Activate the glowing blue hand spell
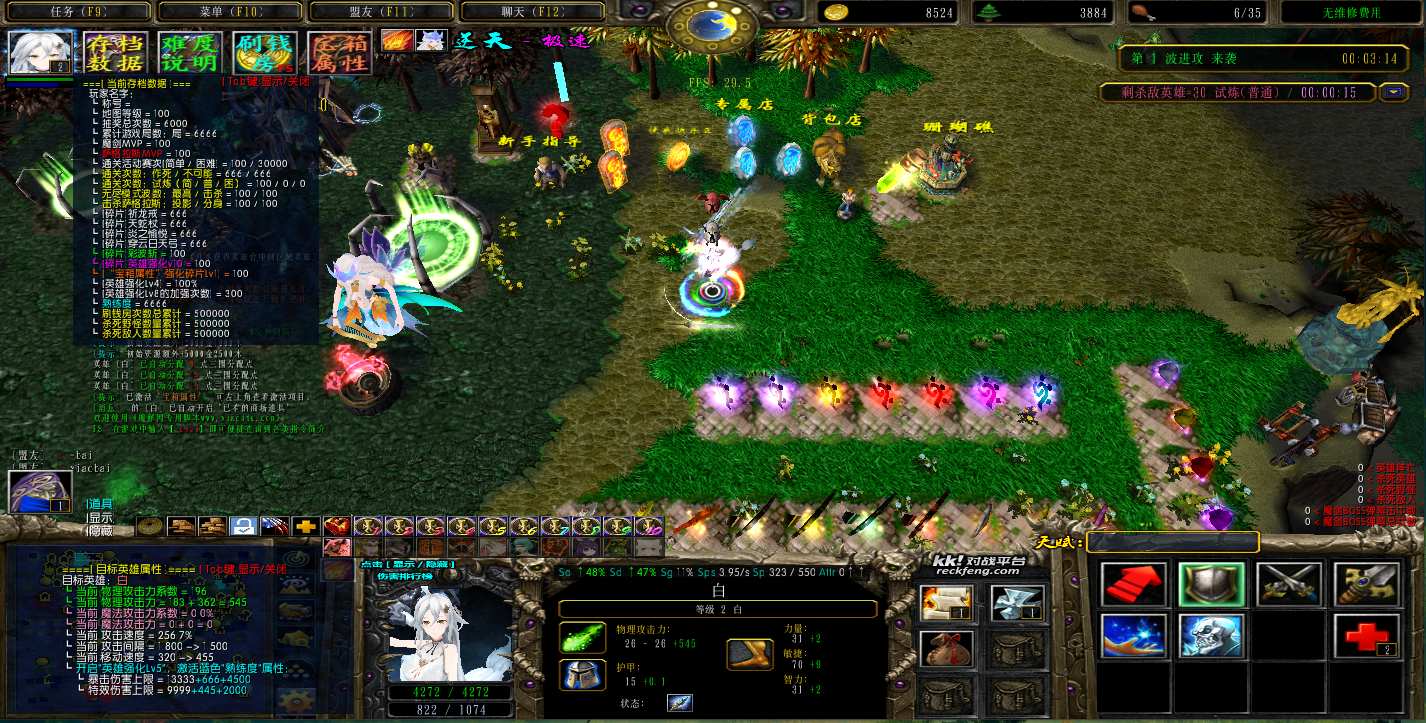This screenshot has width=1426, height=723. click(1133, 636)
